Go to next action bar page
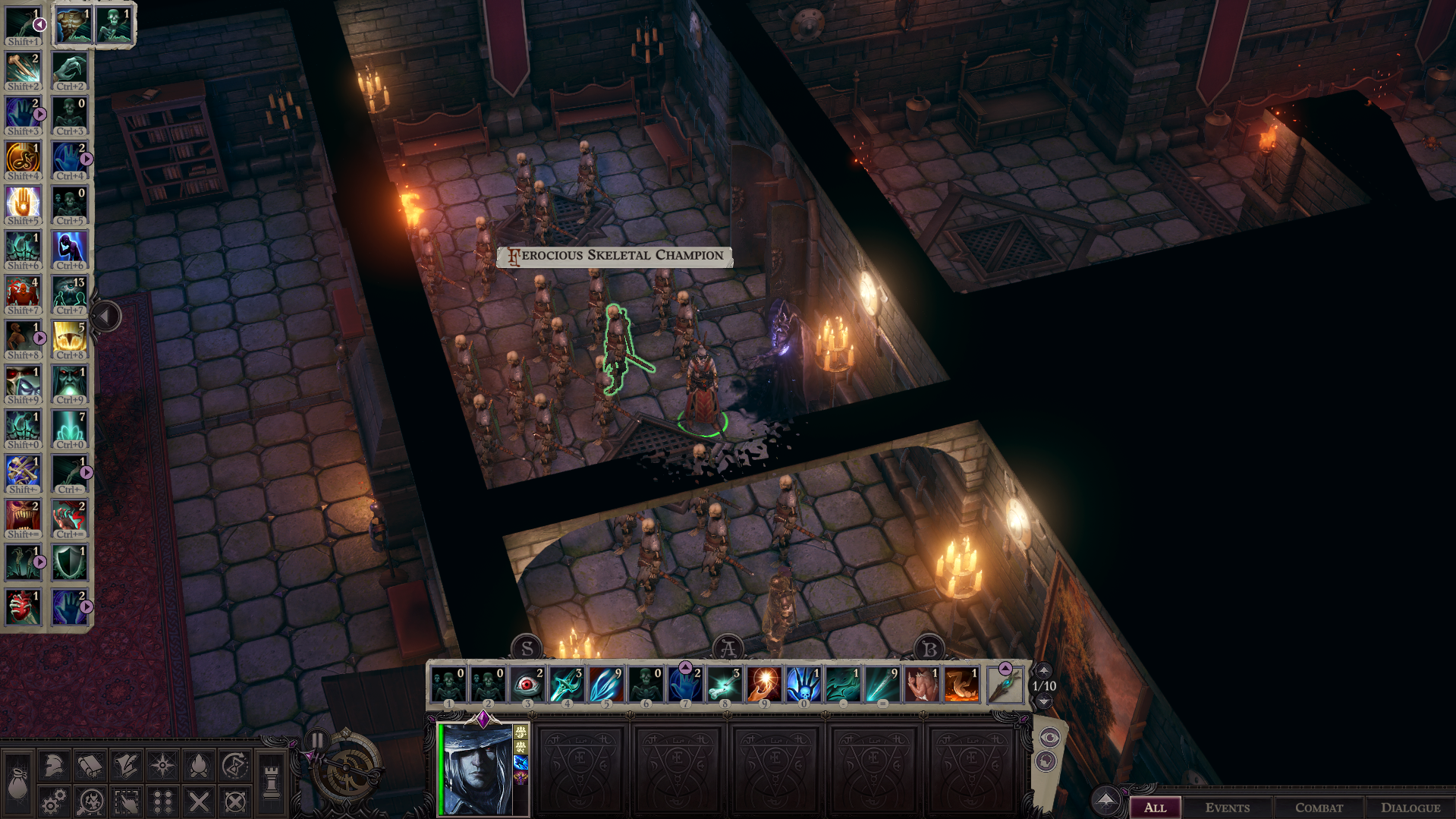Image resolution: width=1456 pixels, height=819 pixels. coord(1044,701)
